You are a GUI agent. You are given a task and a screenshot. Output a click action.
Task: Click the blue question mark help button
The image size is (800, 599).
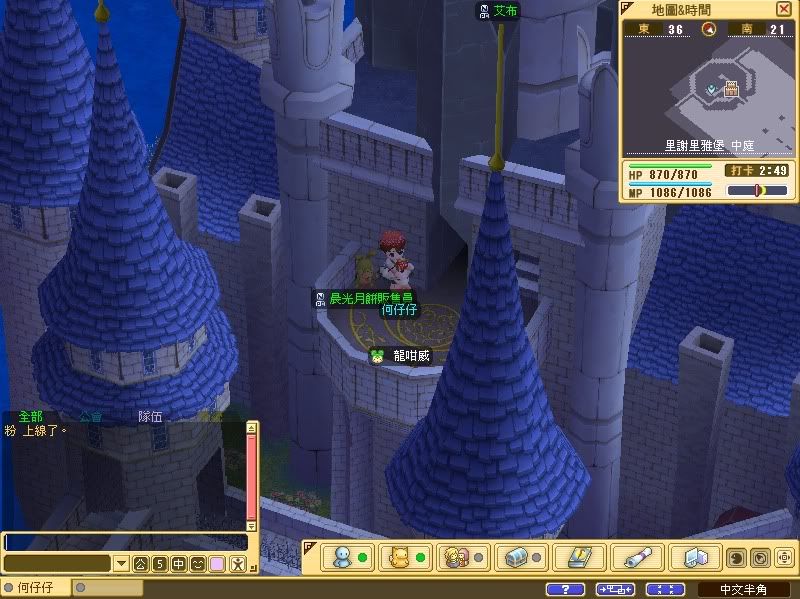(x=566, y=589)
